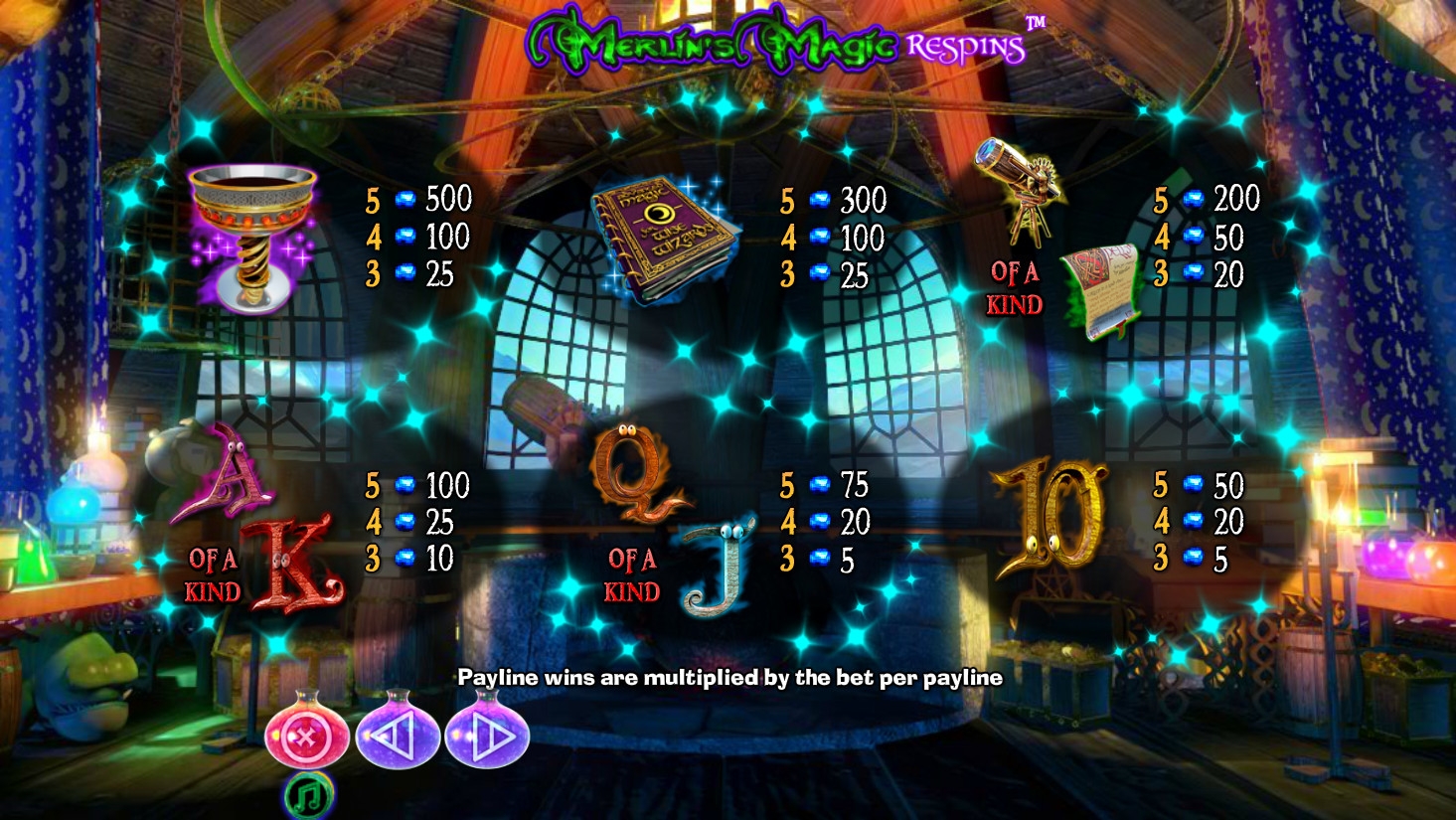Close the paytable with the red X potion
Viewport: 1456px width, 820px height.
(x=306, y=737)
